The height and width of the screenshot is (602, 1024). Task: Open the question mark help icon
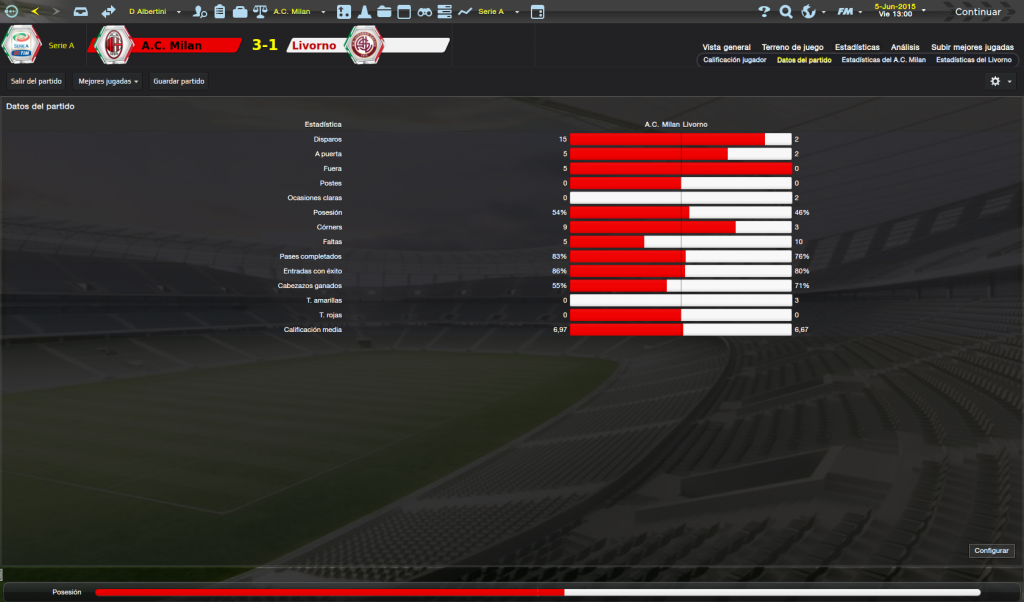[764, 12]
